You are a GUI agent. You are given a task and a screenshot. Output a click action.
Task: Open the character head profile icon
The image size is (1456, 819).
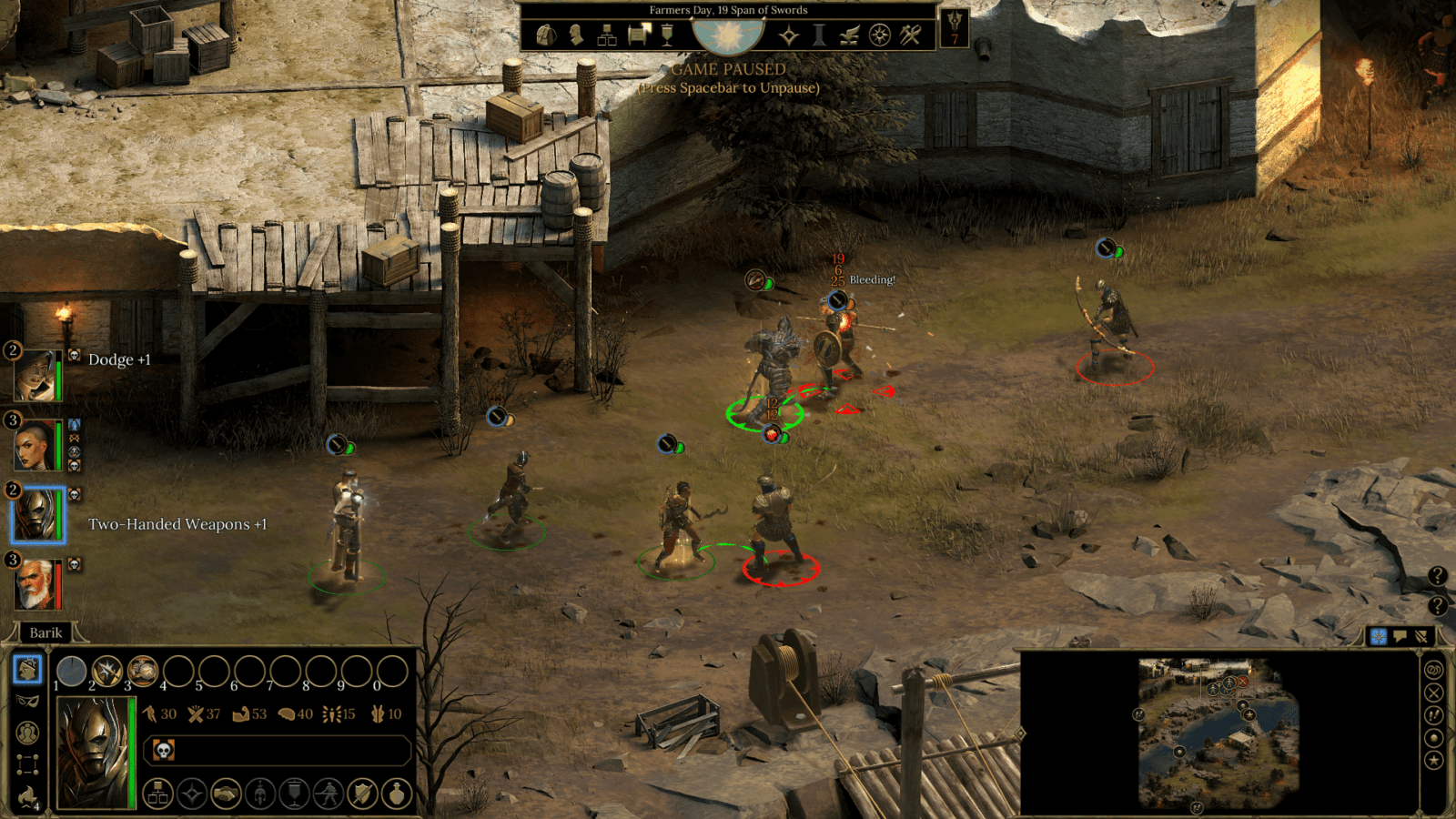coord(576,35)
